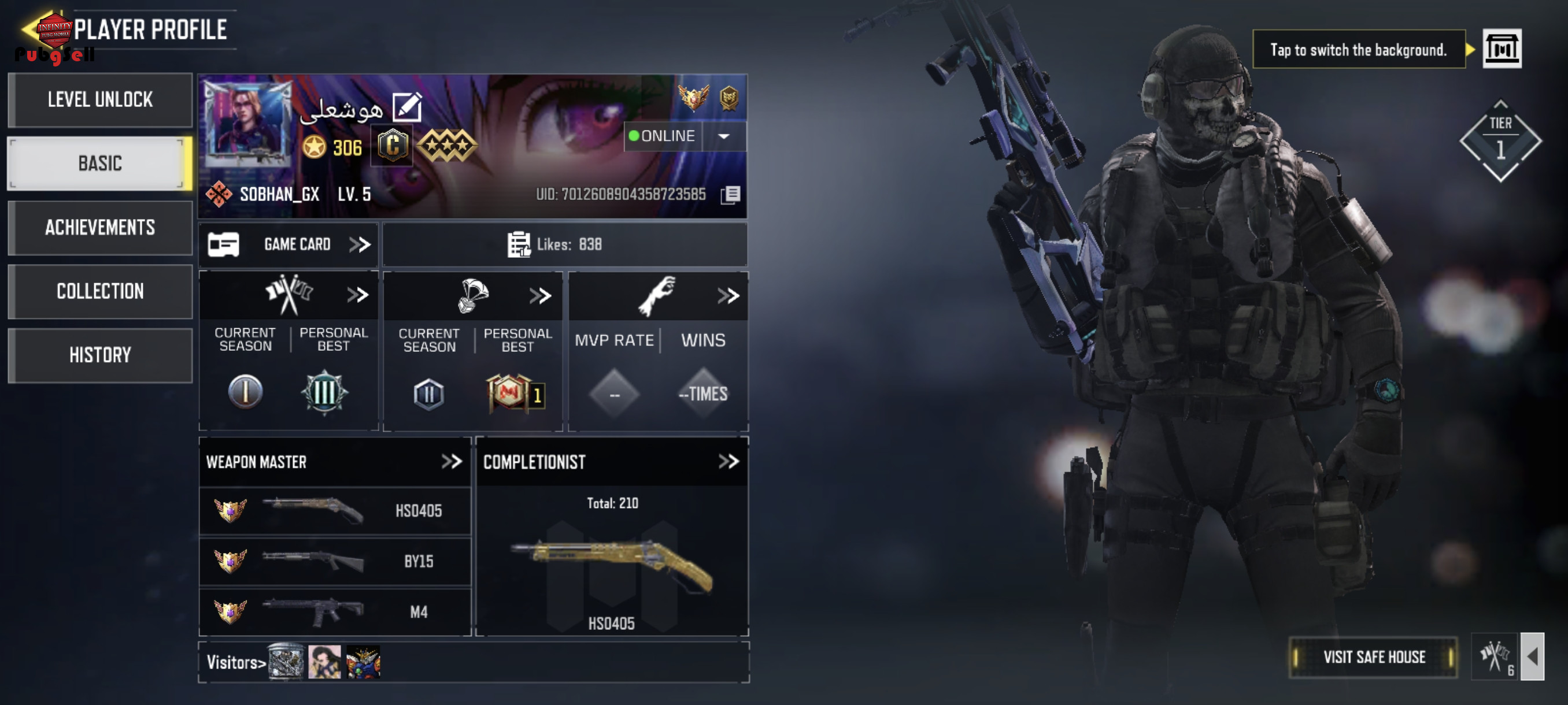
Task: Switch the profile background
Action: tap(1501, 49)
